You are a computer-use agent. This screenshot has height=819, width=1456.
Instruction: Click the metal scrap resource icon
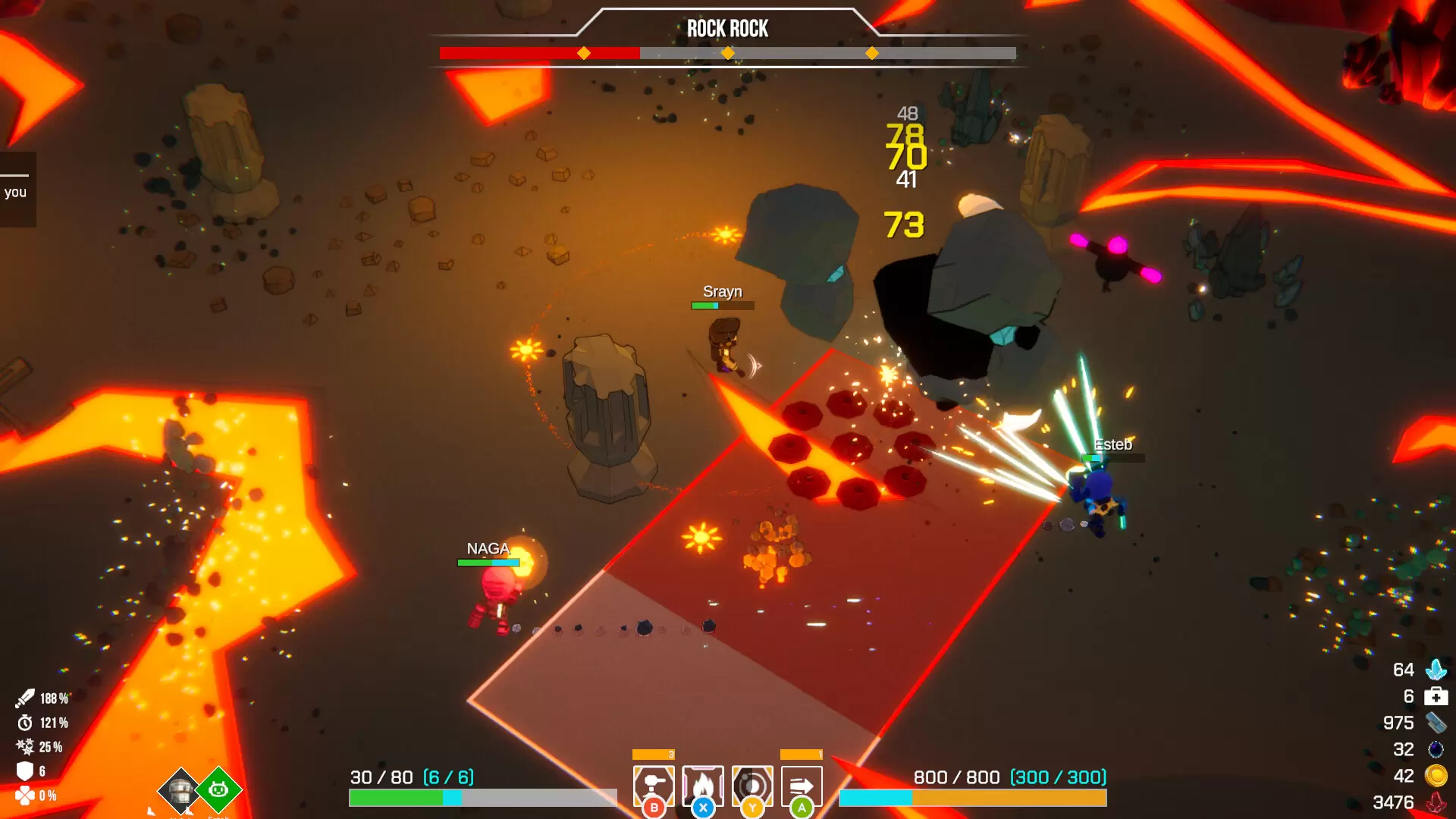coord(1436,723)
